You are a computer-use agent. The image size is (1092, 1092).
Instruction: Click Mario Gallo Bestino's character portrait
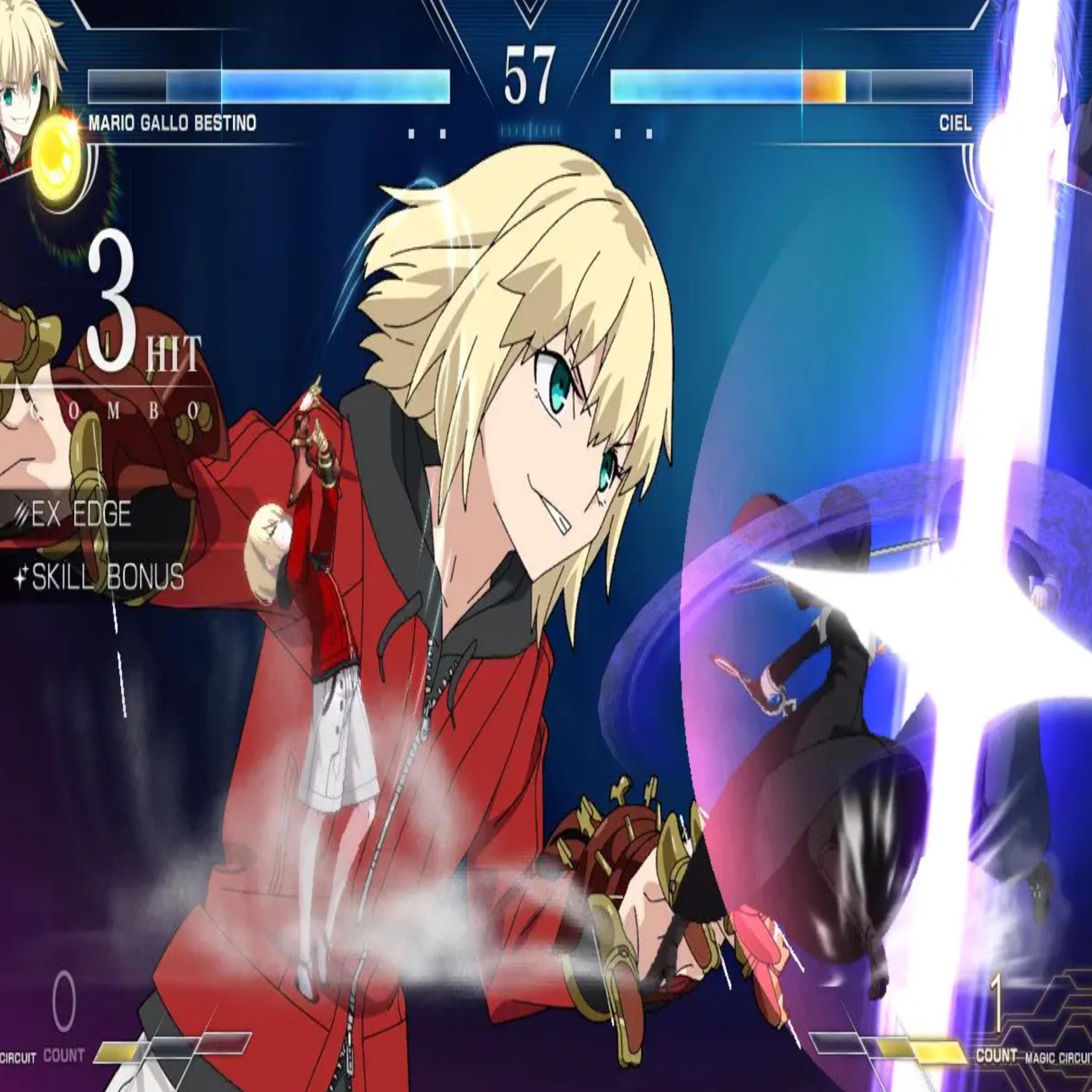pos(25,85)
